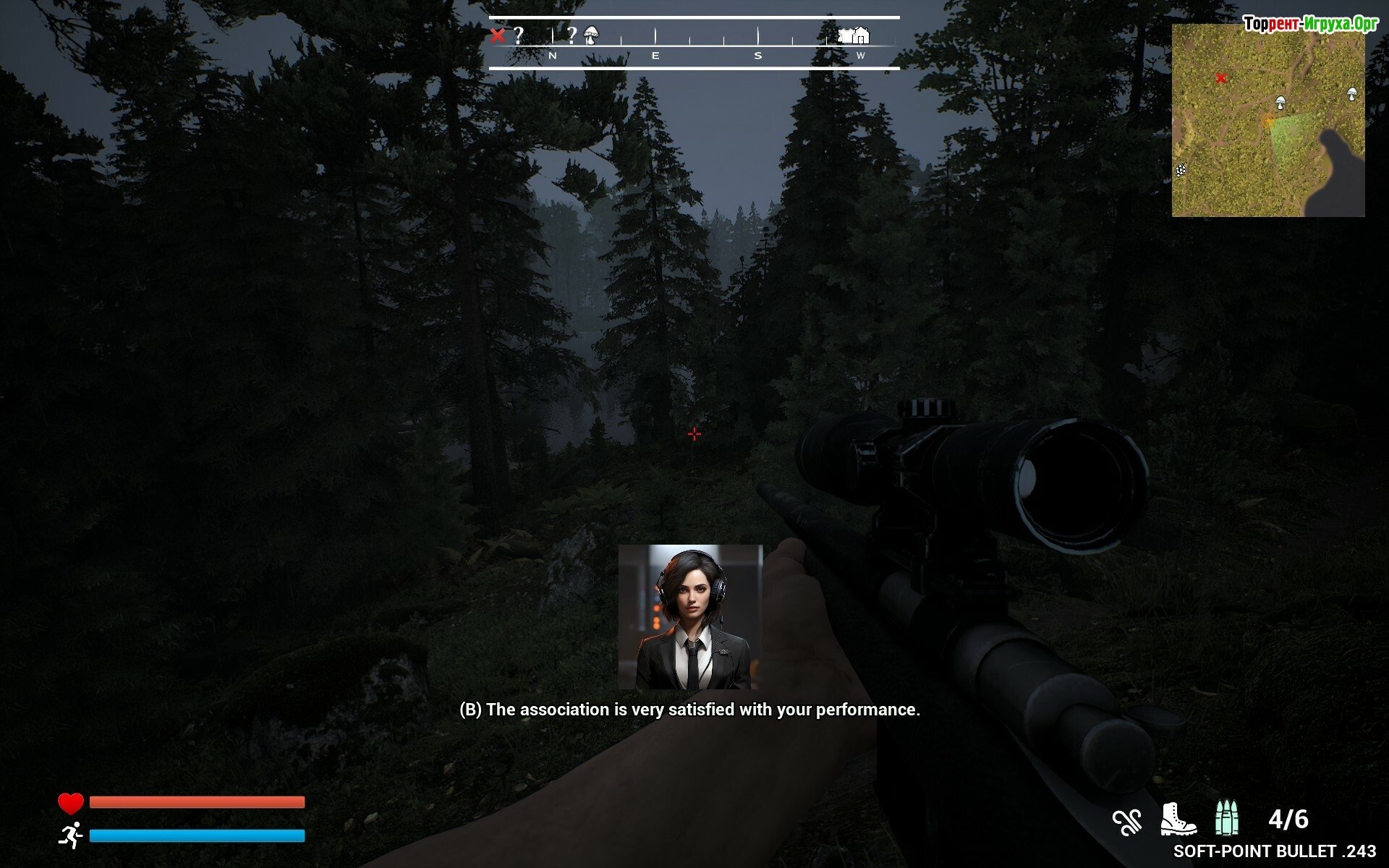Click the headset woman's portrait
Image resolution: width=1389 pixels, height=868 pixels.
coord(690,617)
